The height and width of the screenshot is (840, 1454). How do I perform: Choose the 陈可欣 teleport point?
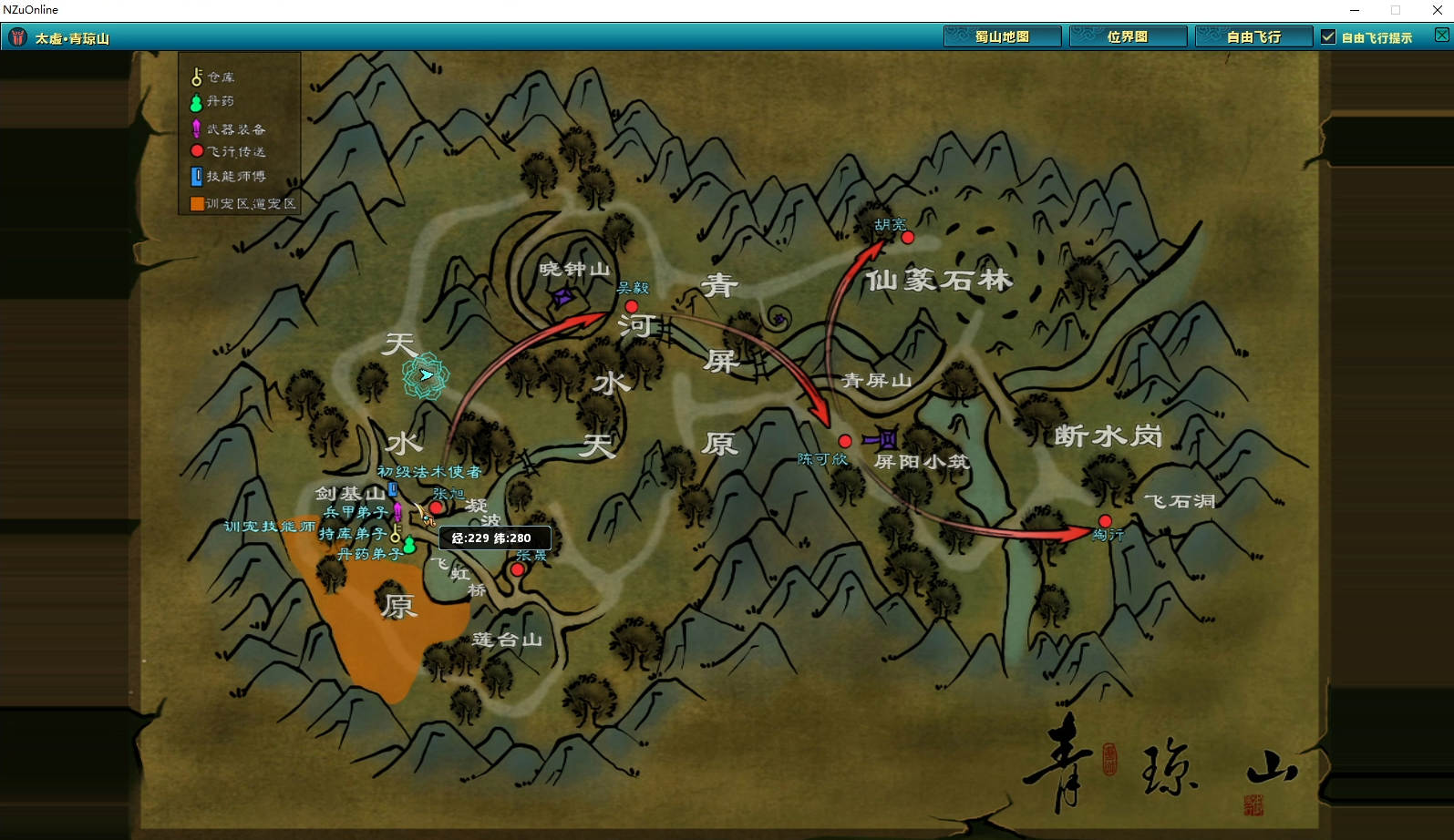(845, 441)
